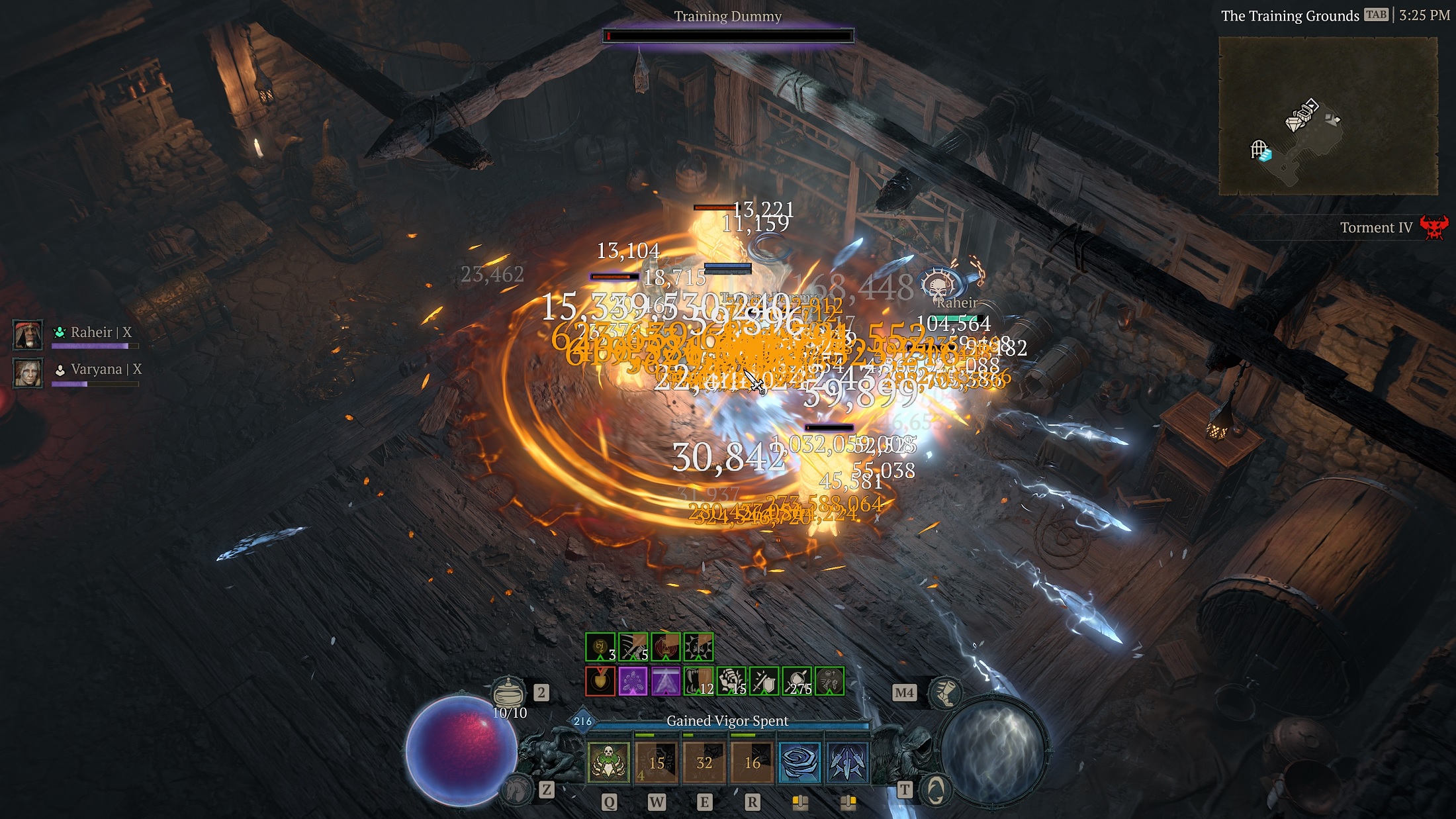Screen dimensions: 1456x819
Task: Click the Torment IV difficulty demon icon
Action: point(1433,228)
